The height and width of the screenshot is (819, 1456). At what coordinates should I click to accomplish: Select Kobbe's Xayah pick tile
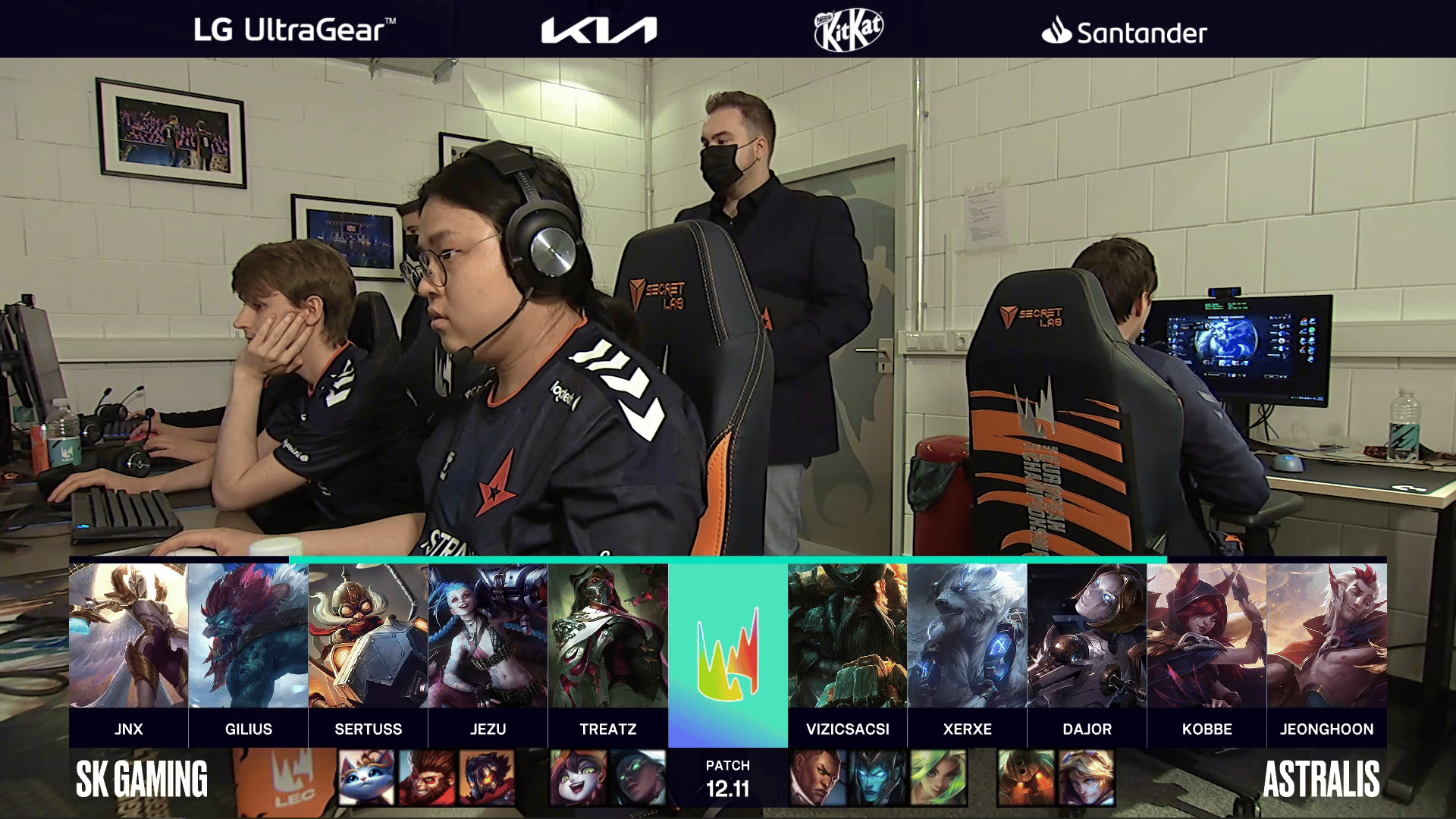pos(1207,635)
